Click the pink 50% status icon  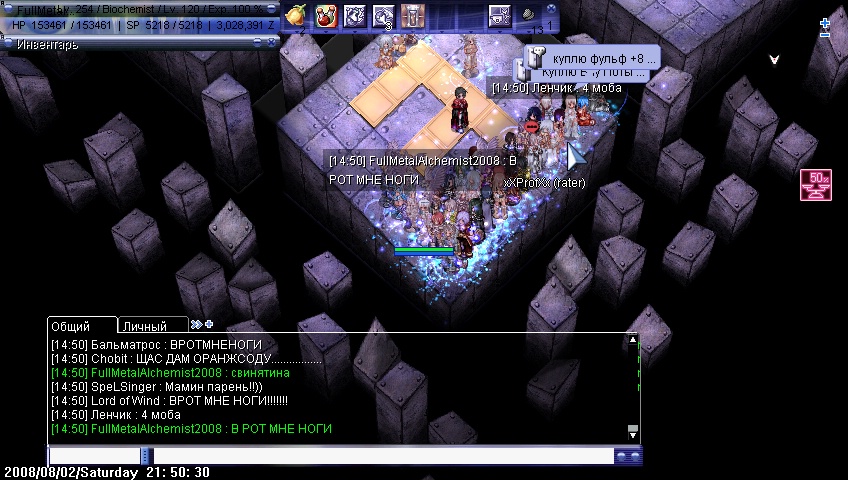pos(816,185)
